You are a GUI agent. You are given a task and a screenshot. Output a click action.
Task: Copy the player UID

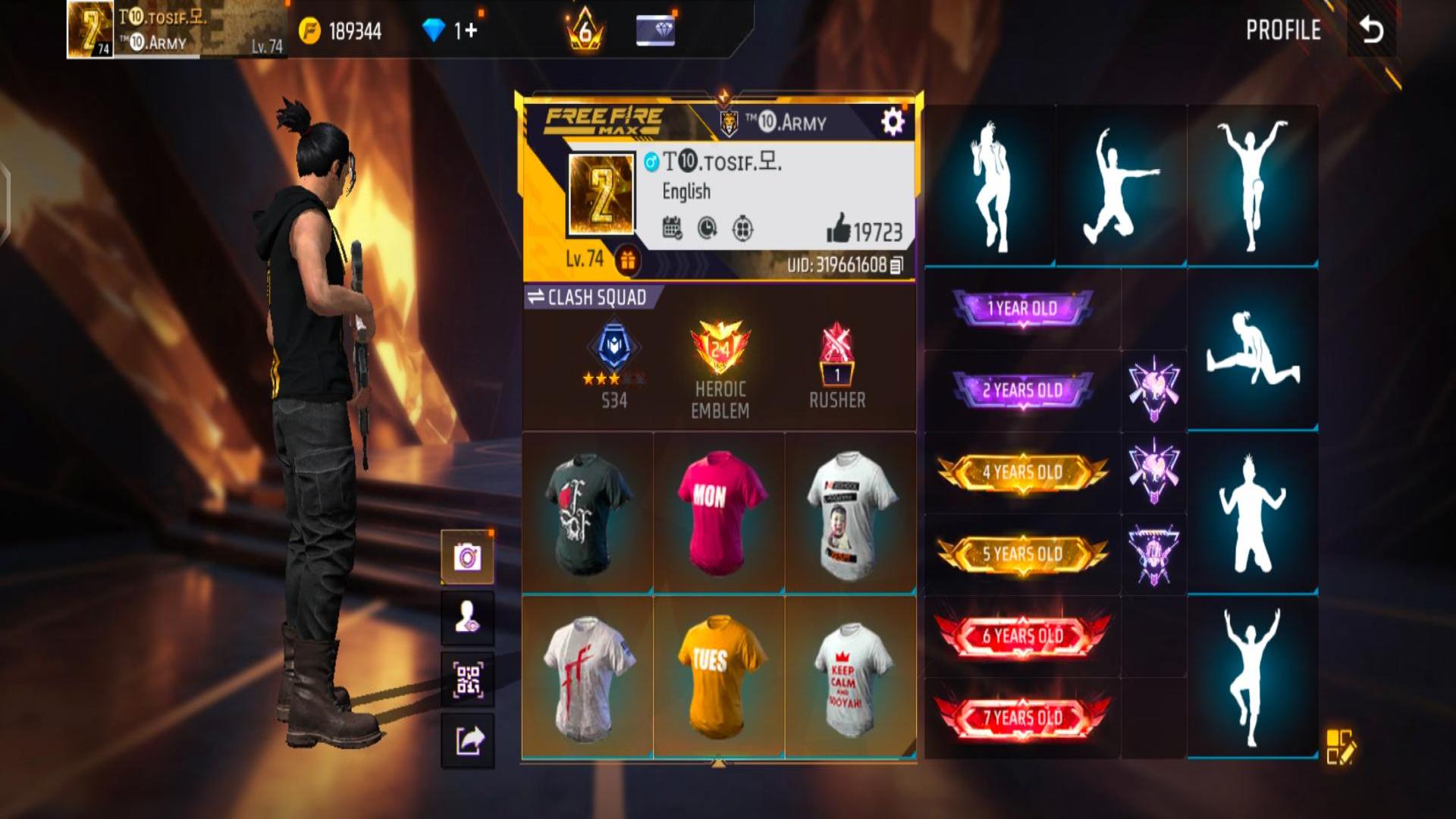point(897,265)
